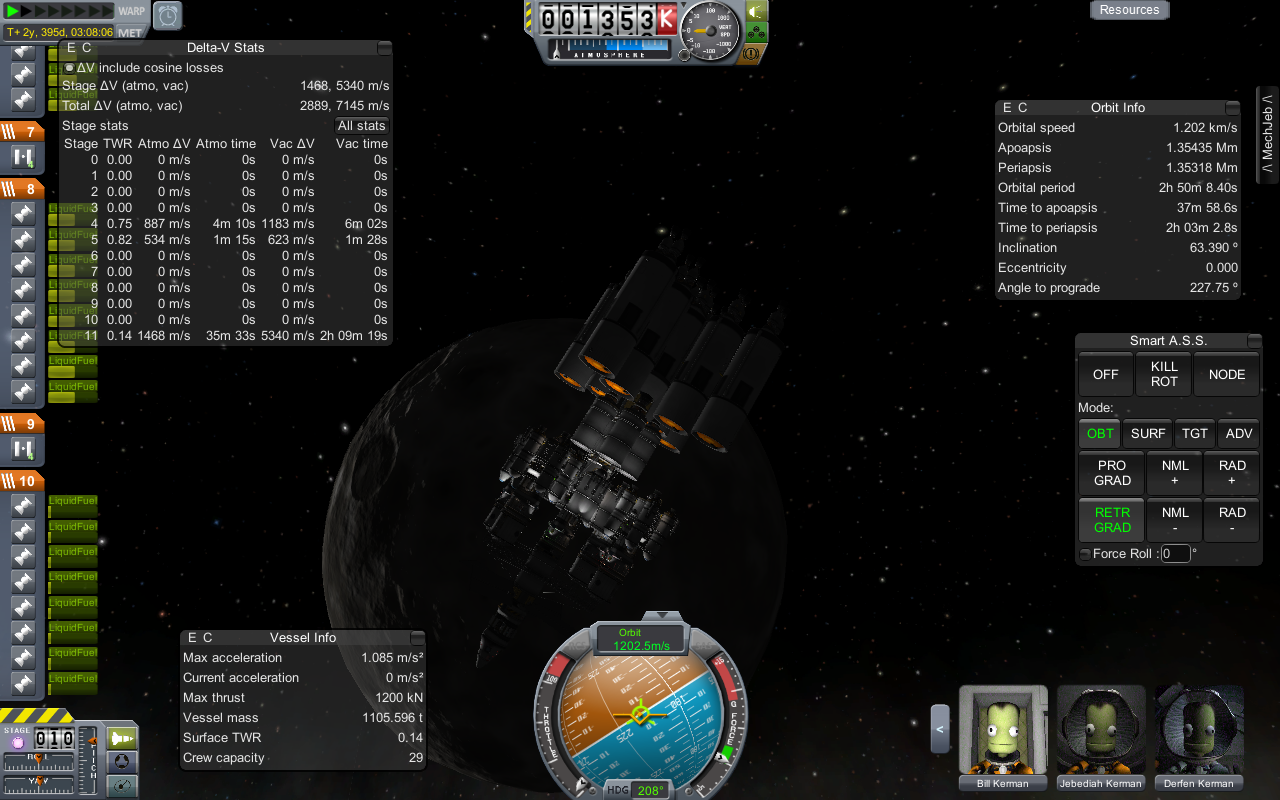The image size is (1280, 800).
Task: Open the Resources panel
Action: pyautogui.click(x=1129, y=10)
